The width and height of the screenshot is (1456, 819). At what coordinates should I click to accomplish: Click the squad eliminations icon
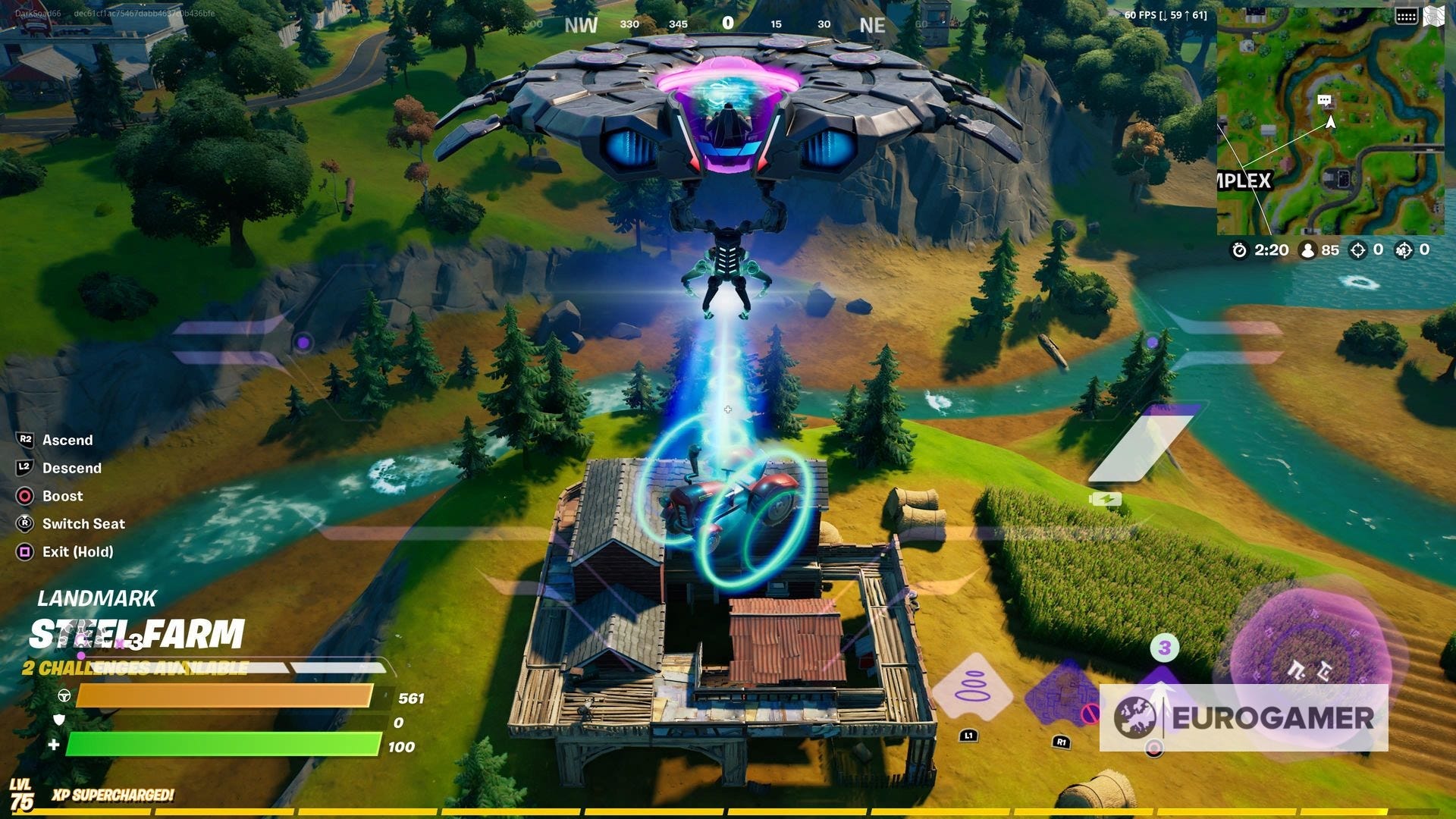tap(1404, 250)
